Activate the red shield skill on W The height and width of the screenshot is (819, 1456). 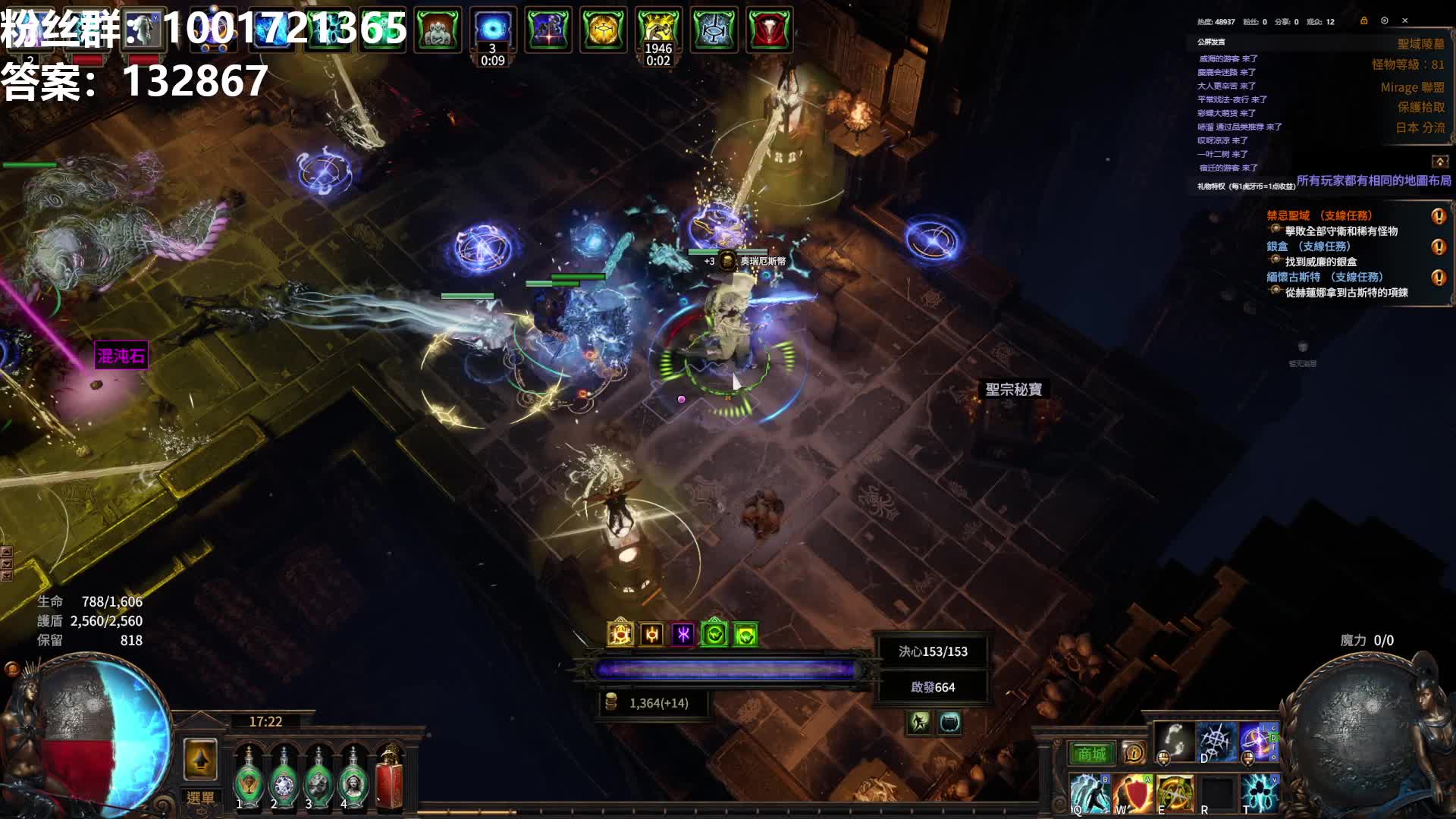[x=1131, y=794]
